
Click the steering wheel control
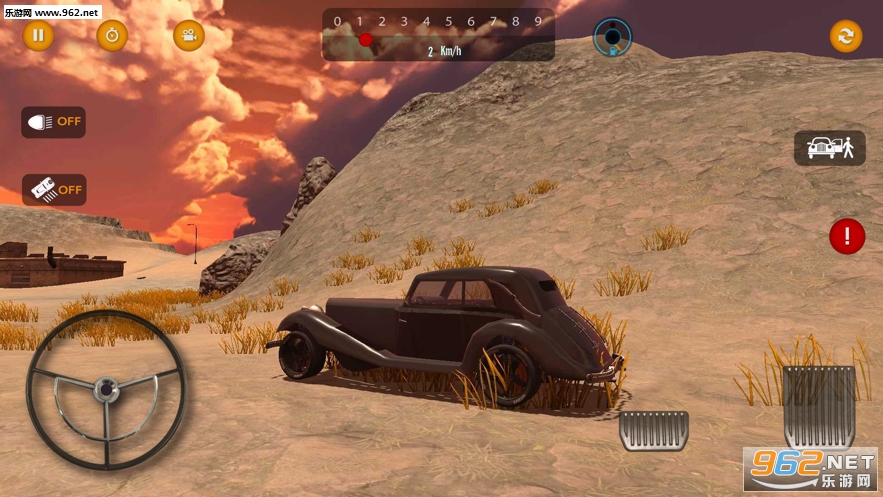pos(105,390)
